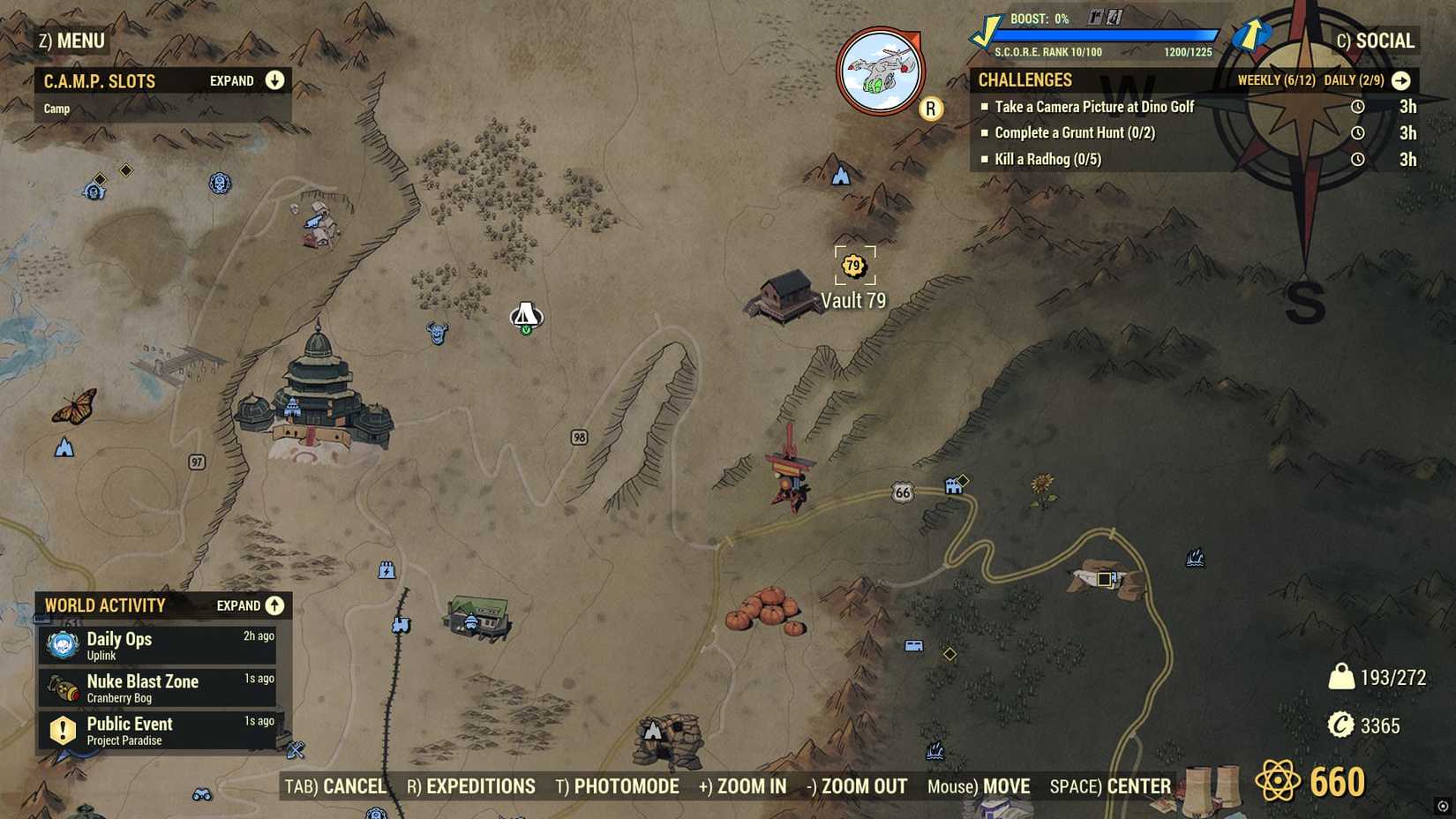Open more daily challenges with the arrow
The height and width of the screenshot is (819, 1456).
(x=1402, y=79)
